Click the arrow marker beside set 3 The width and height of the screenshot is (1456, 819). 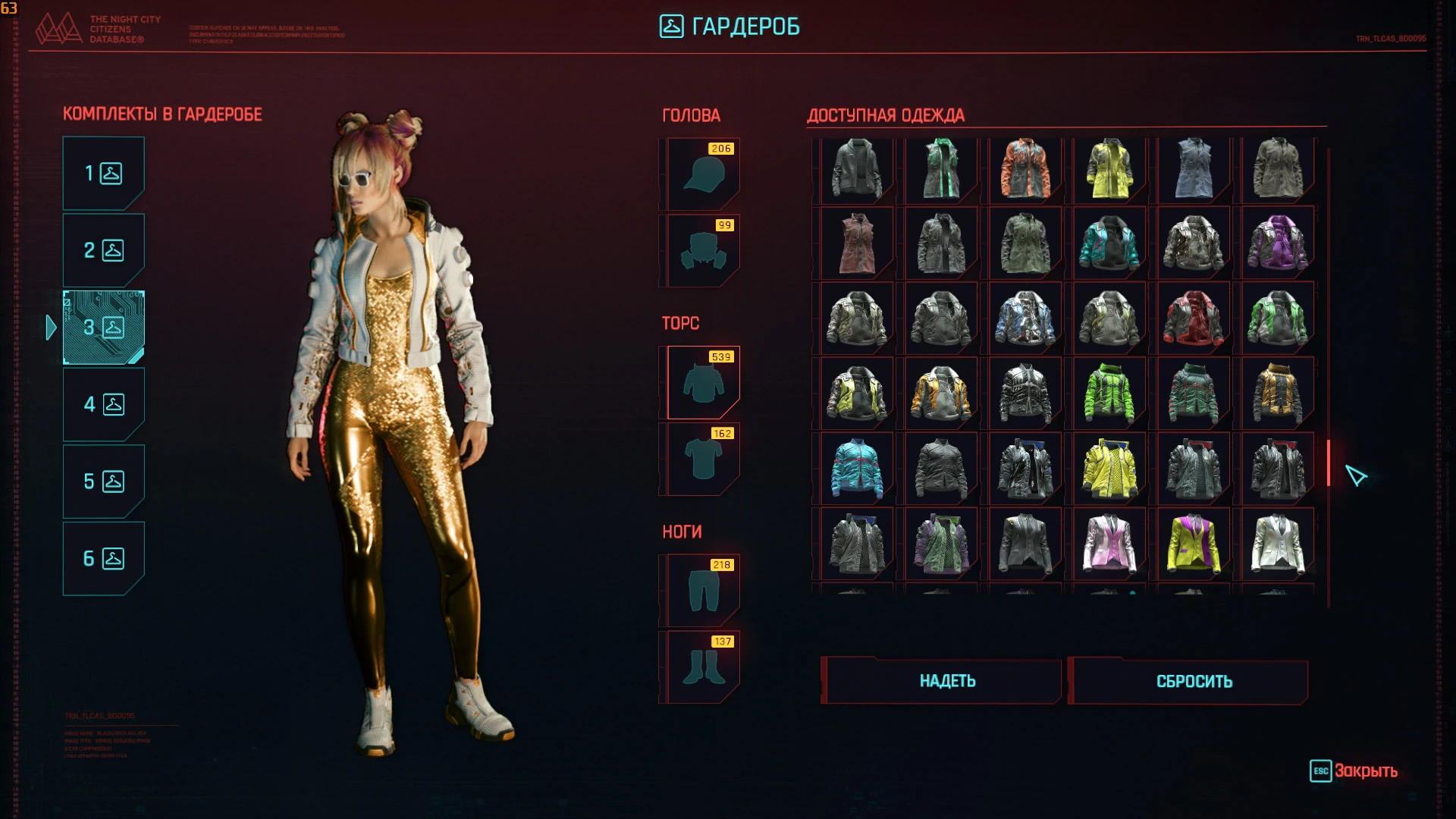pos(52,328)
